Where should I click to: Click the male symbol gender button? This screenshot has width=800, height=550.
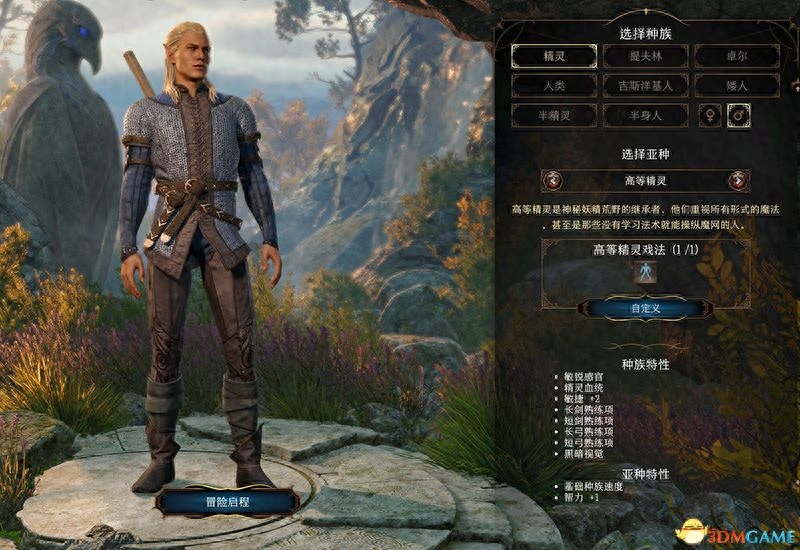740,116
